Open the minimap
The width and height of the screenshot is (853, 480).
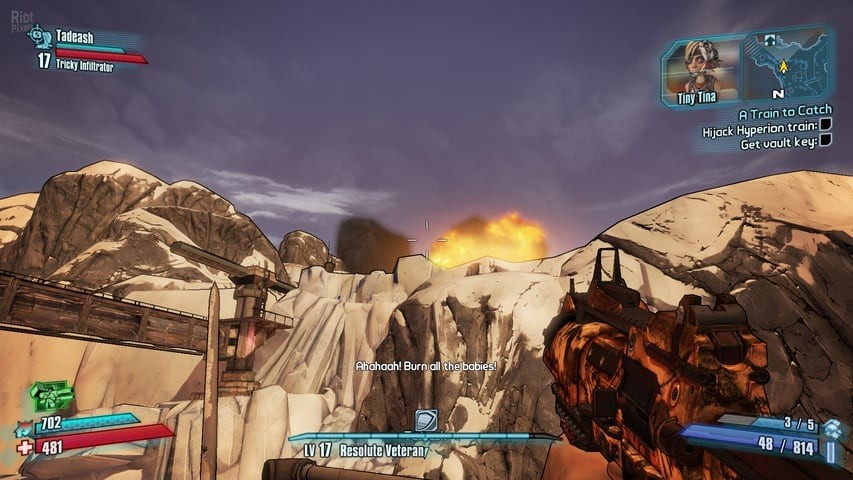coord(785,66)
